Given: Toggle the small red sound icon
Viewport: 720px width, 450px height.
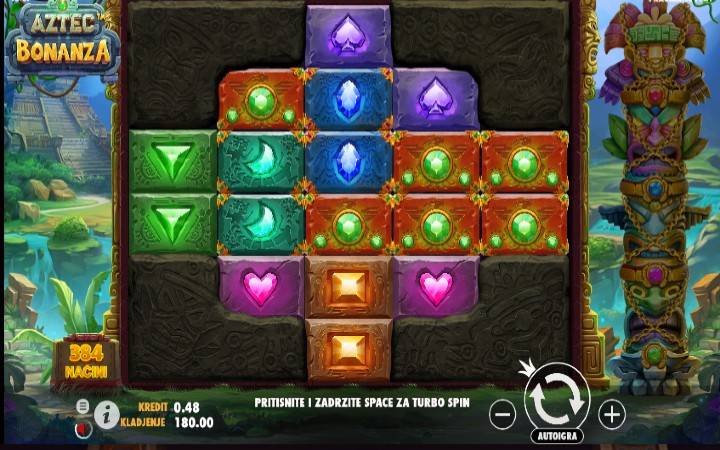Looking at the screenshot, I should (x=83, y=427).
